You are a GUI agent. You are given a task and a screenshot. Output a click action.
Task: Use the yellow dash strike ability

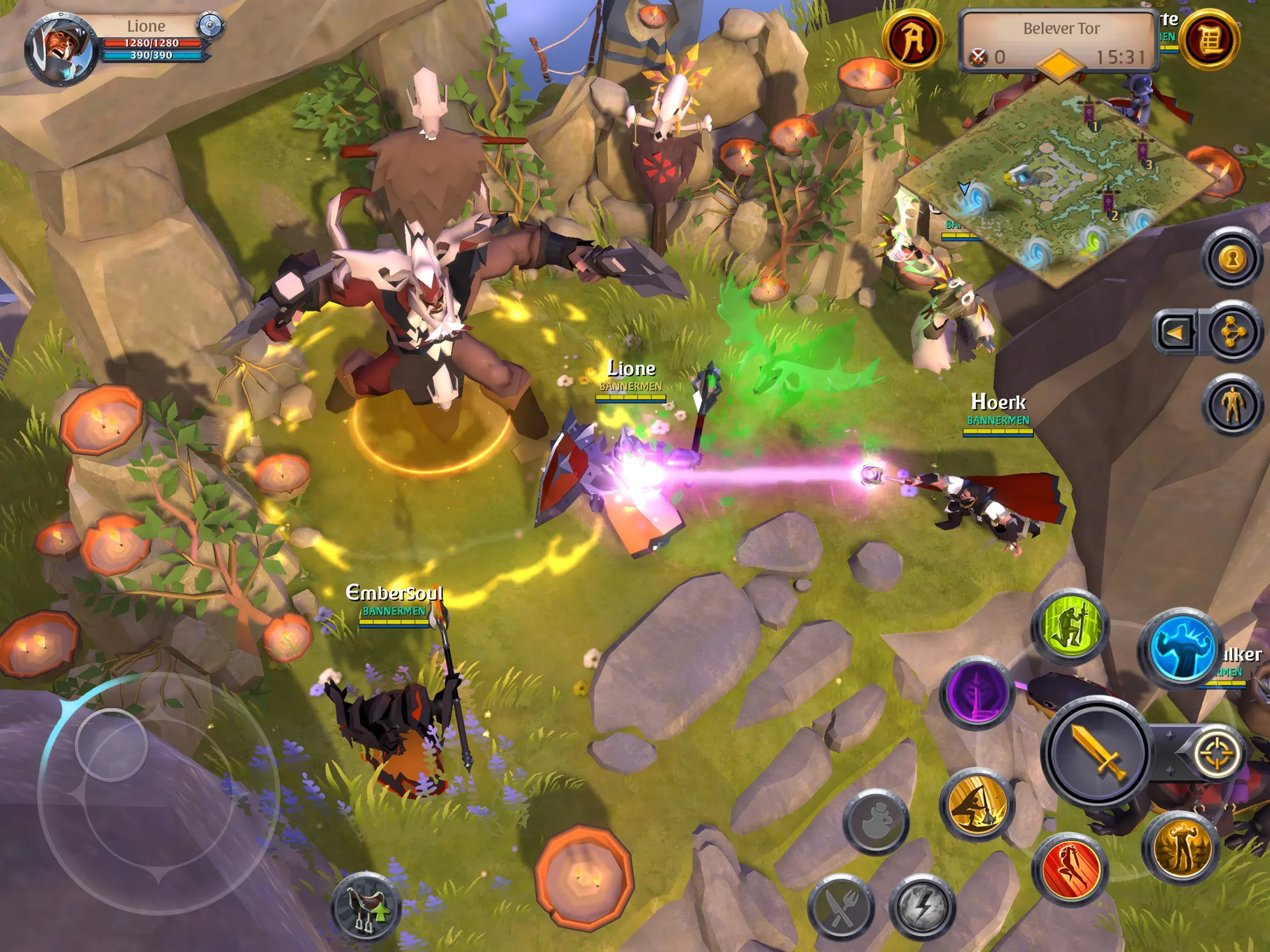[x=977, y=804]
